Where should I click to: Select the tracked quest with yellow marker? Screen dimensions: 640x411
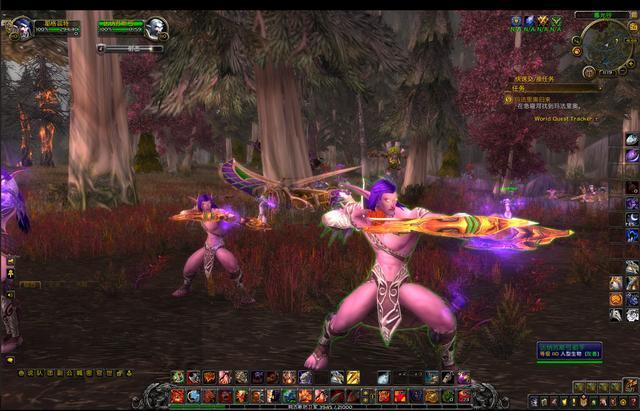508,100
